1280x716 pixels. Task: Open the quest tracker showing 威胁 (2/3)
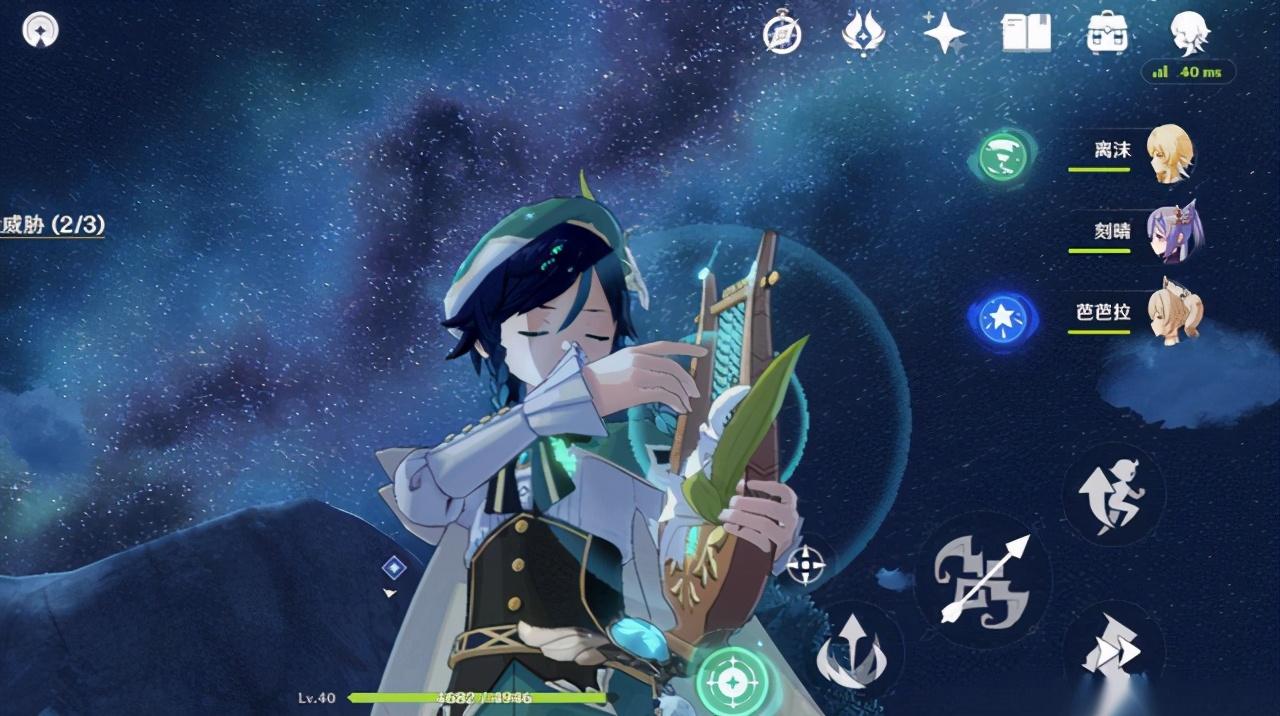(x=52, y=226)
